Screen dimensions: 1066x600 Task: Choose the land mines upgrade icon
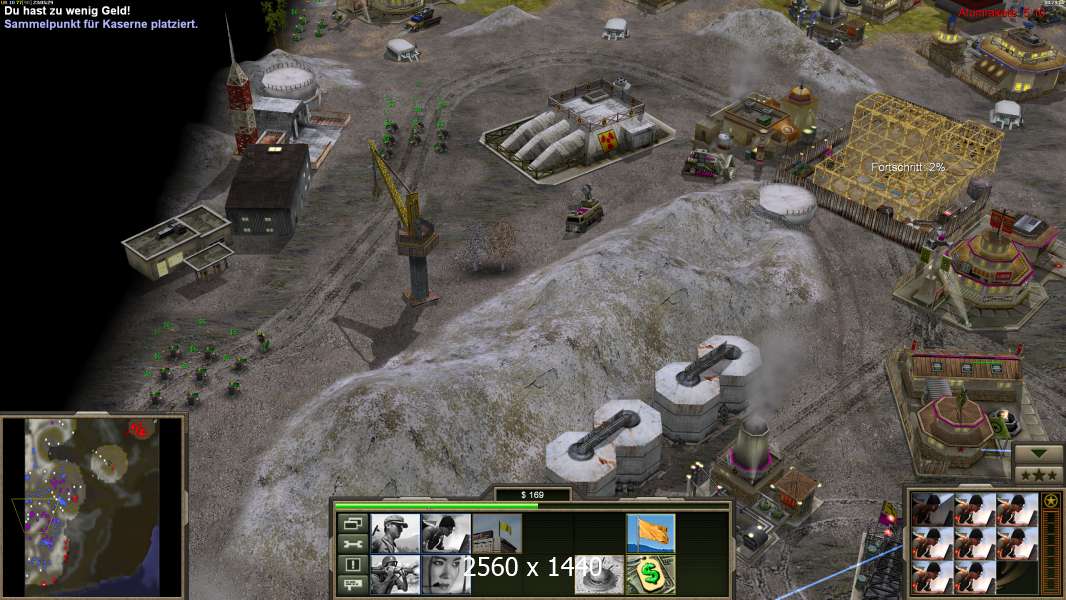pos(600,575)
